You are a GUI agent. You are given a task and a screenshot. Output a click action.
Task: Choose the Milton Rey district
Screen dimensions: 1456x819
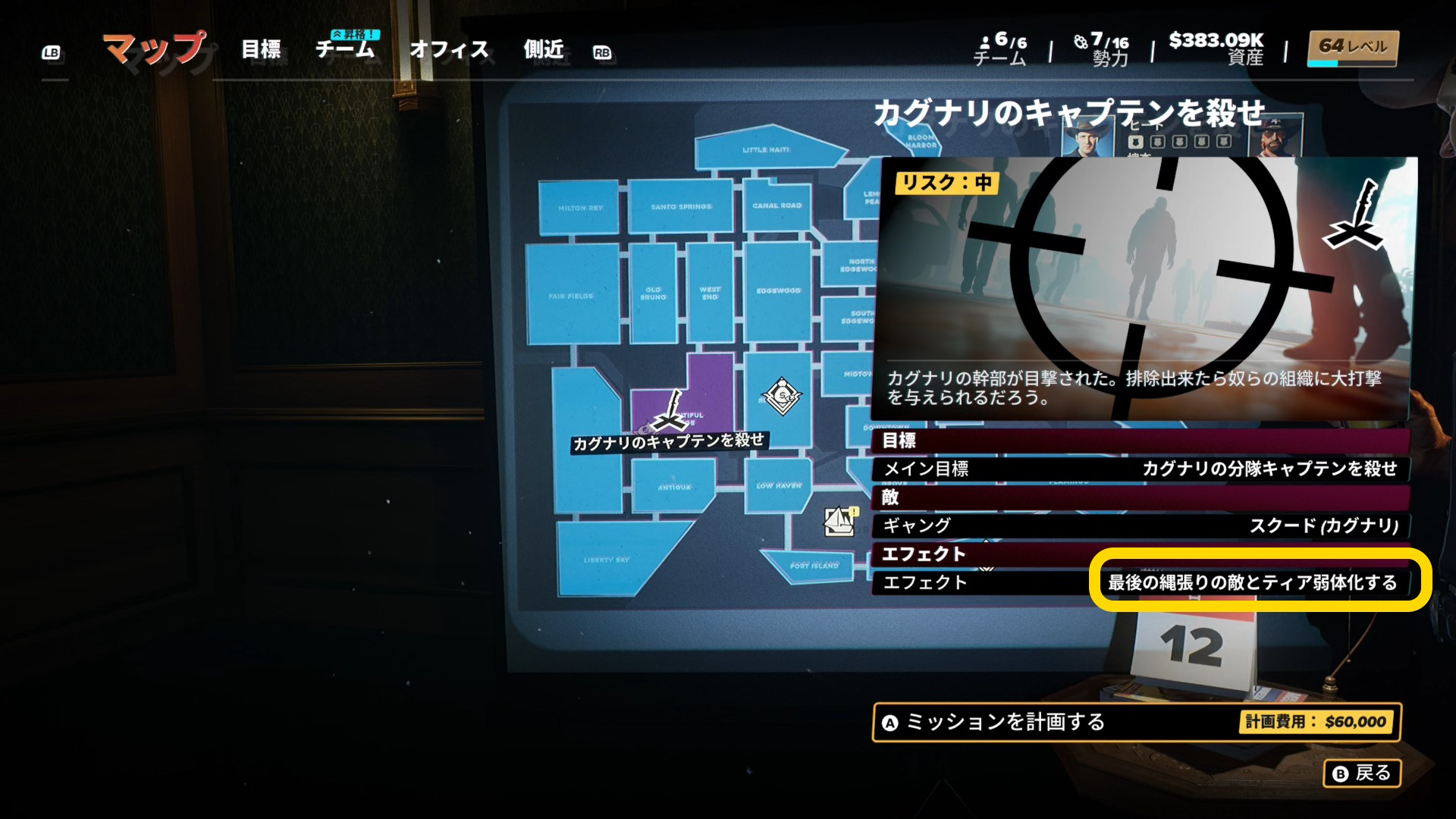[579, 208]
